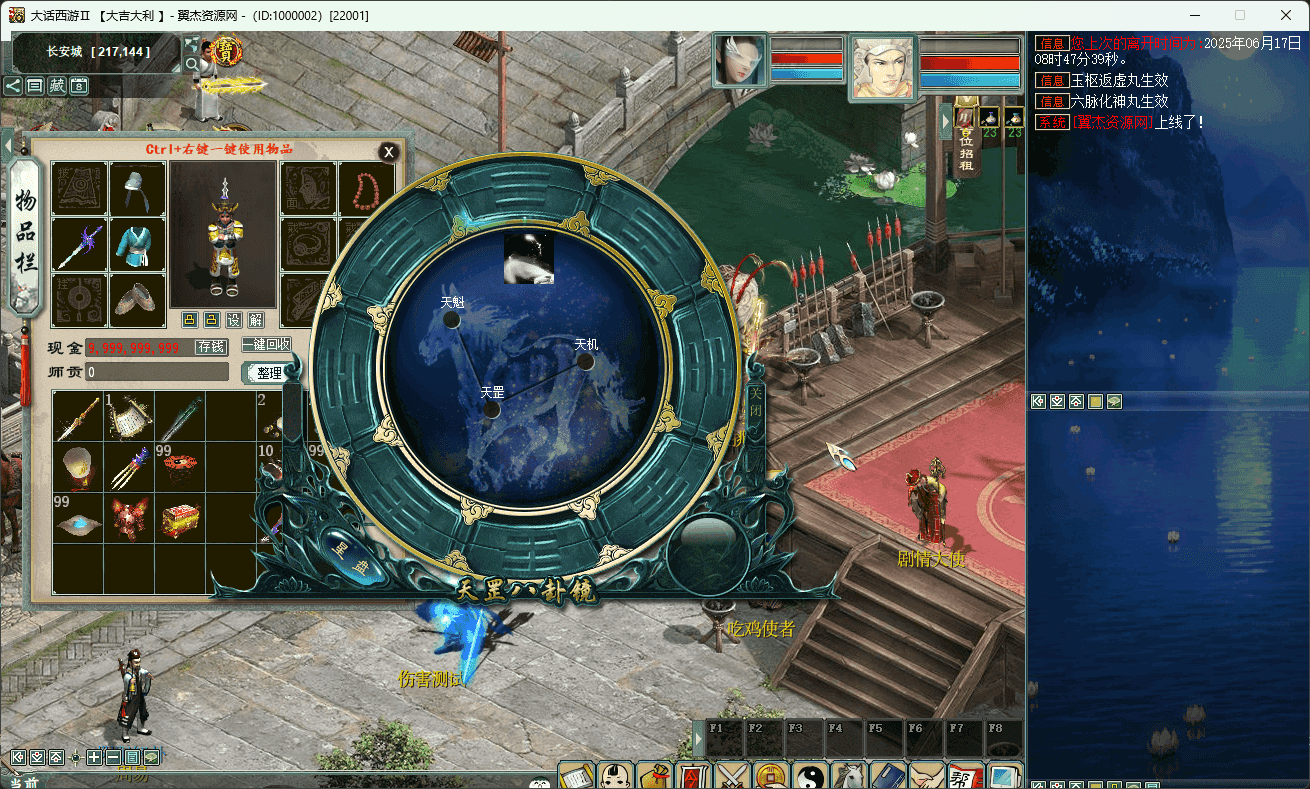The image size is (1310, 789).
Task: Select the 天罡 star node
Action: [491, 409]
